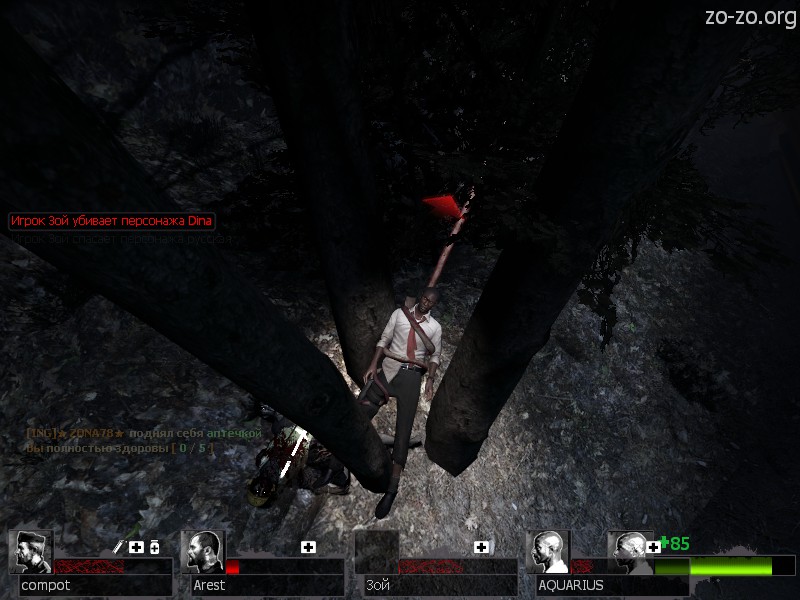This screenshot has width=800, height=600.
Task: Select the AQUARIUS teammate portrait
Action: [547, 552]
